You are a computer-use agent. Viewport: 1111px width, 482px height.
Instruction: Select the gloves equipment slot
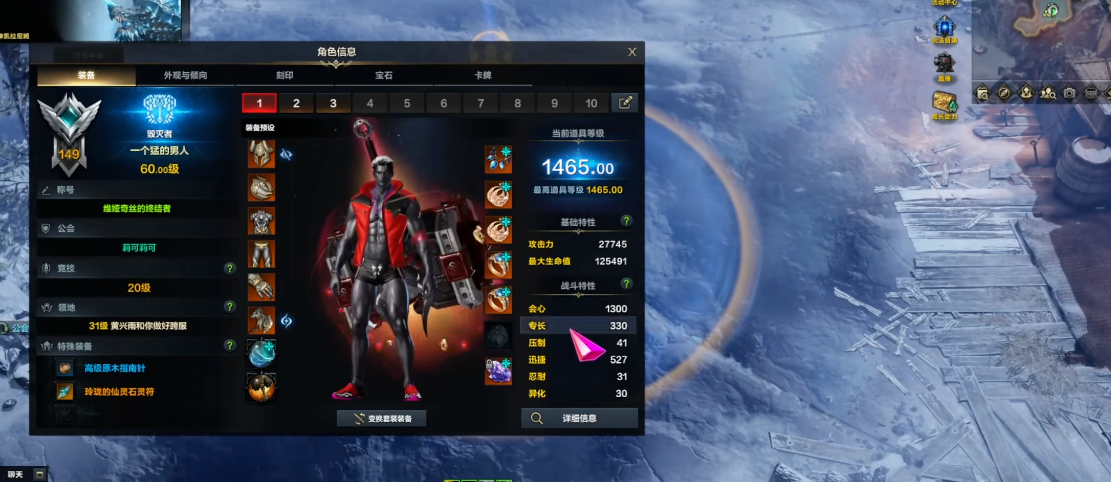tap(261, 287)
